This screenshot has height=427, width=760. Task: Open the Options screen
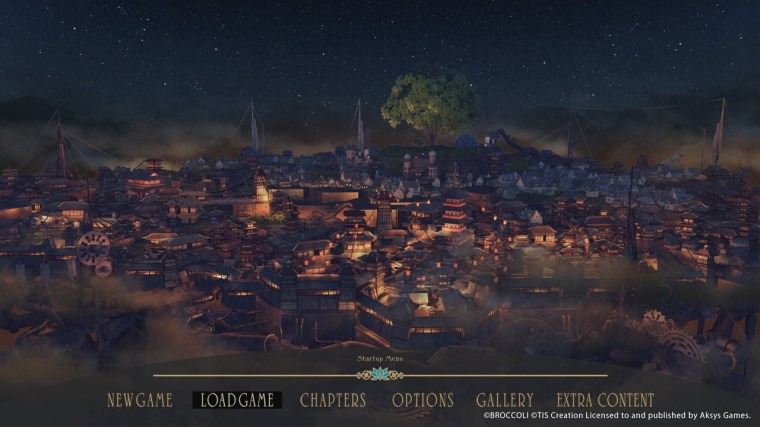point(422,400)
